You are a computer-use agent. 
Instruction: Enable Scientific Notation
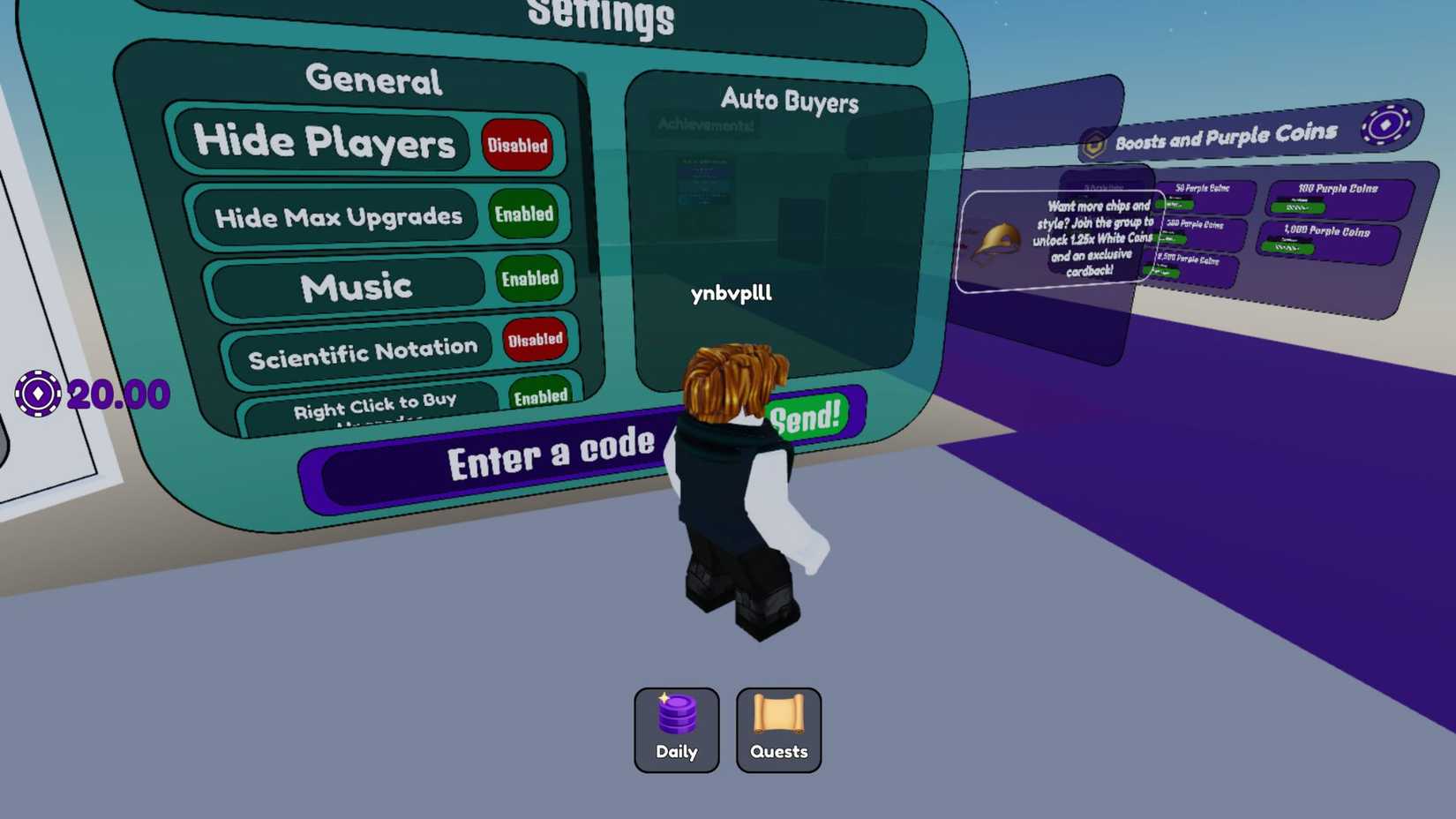(x=536, y=339)
